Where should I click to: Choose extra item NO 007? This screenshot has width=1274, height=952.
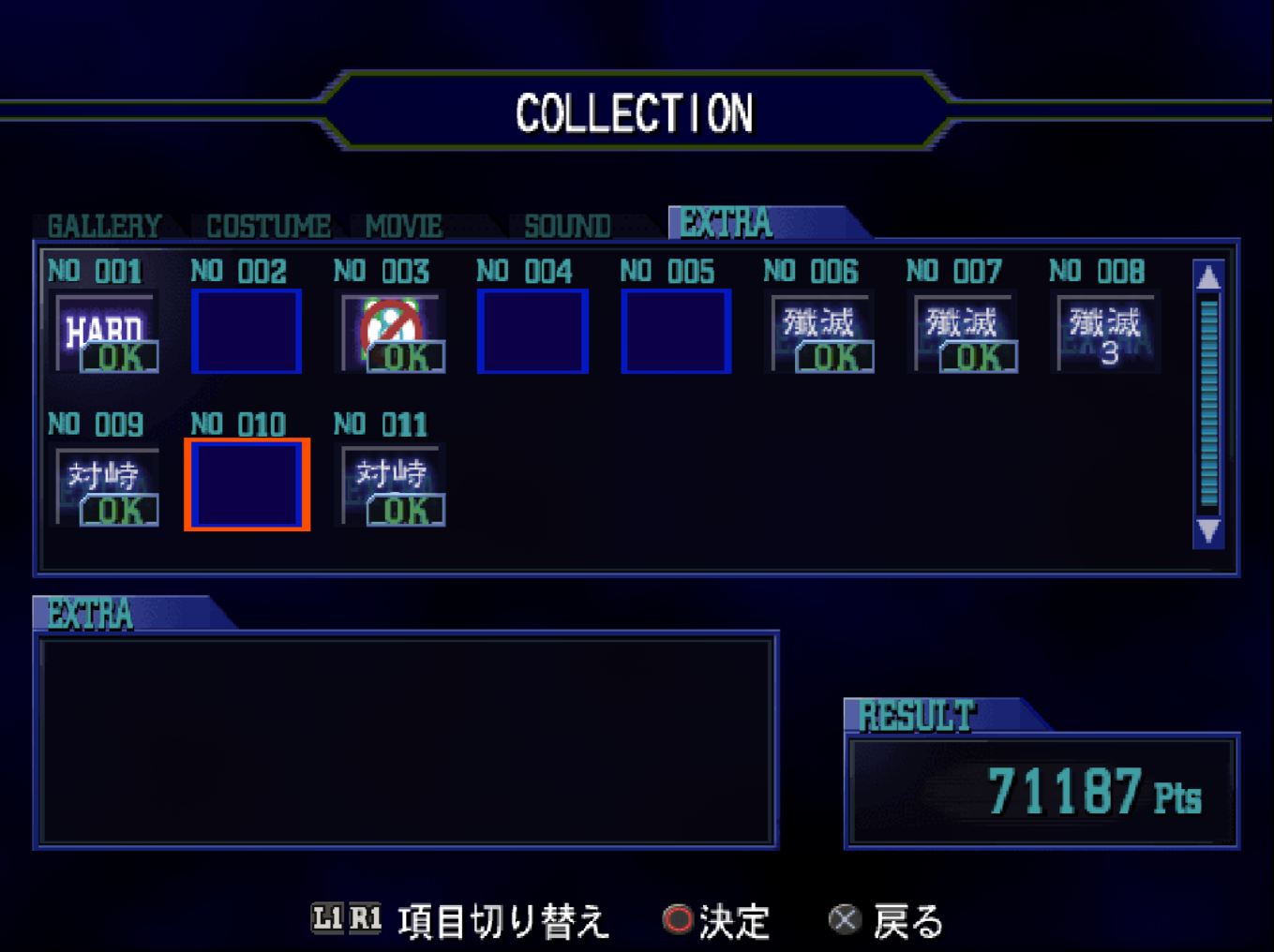click(x=965, y=333)
